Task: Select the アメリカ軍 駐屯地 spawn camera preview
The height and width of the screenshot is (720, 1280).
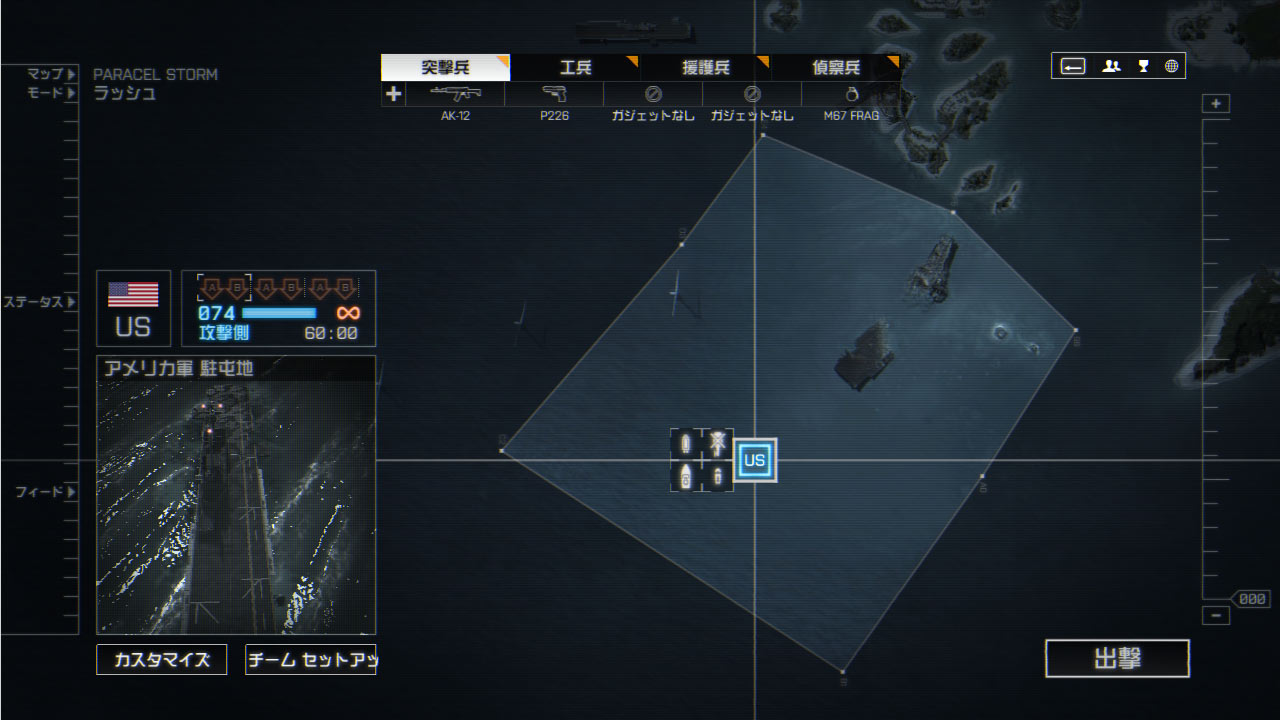Action: (x=236, y=506)
